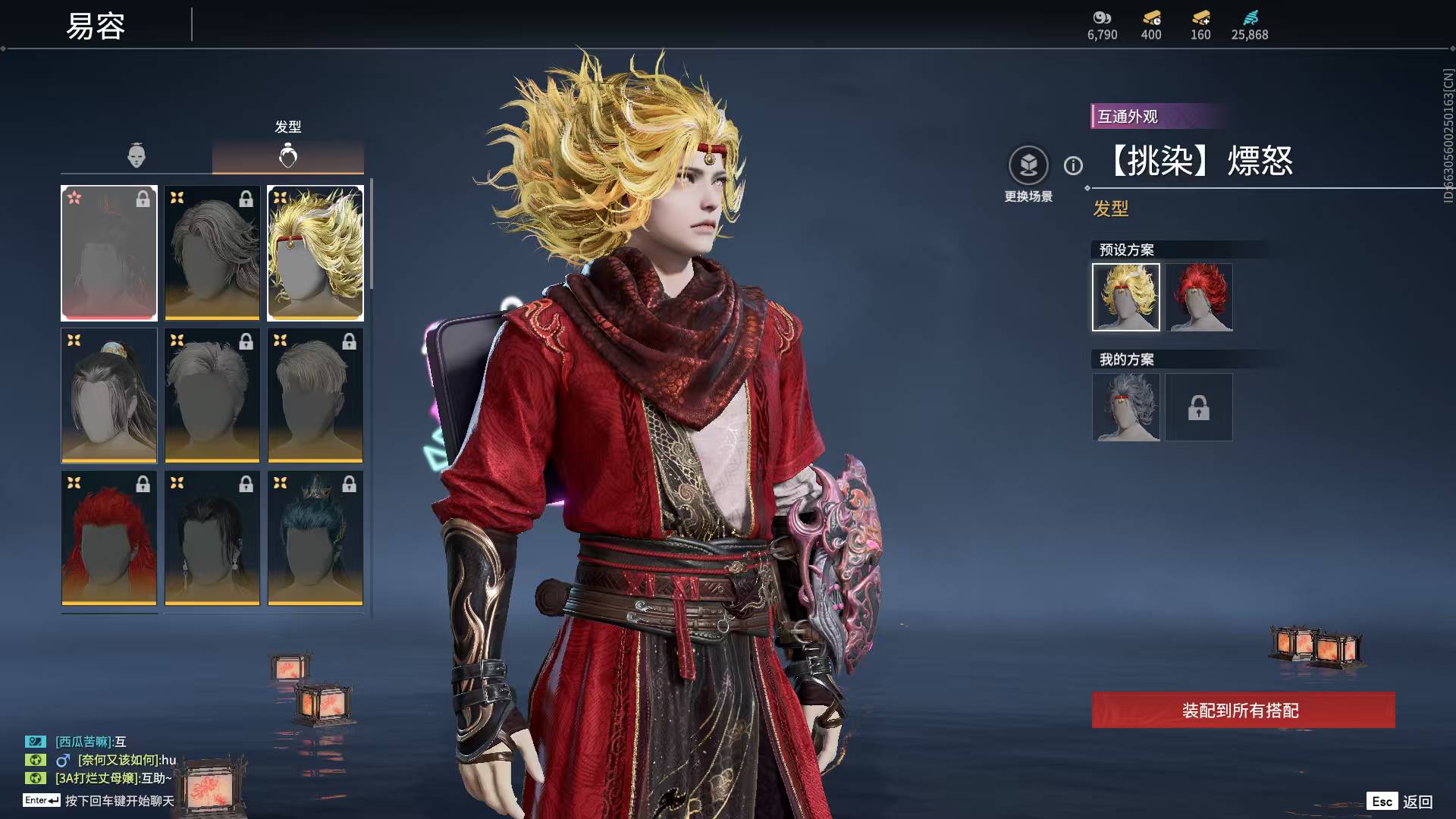
Task: Unlock the locked custom scheme slot
Action: coord(1199,407)
